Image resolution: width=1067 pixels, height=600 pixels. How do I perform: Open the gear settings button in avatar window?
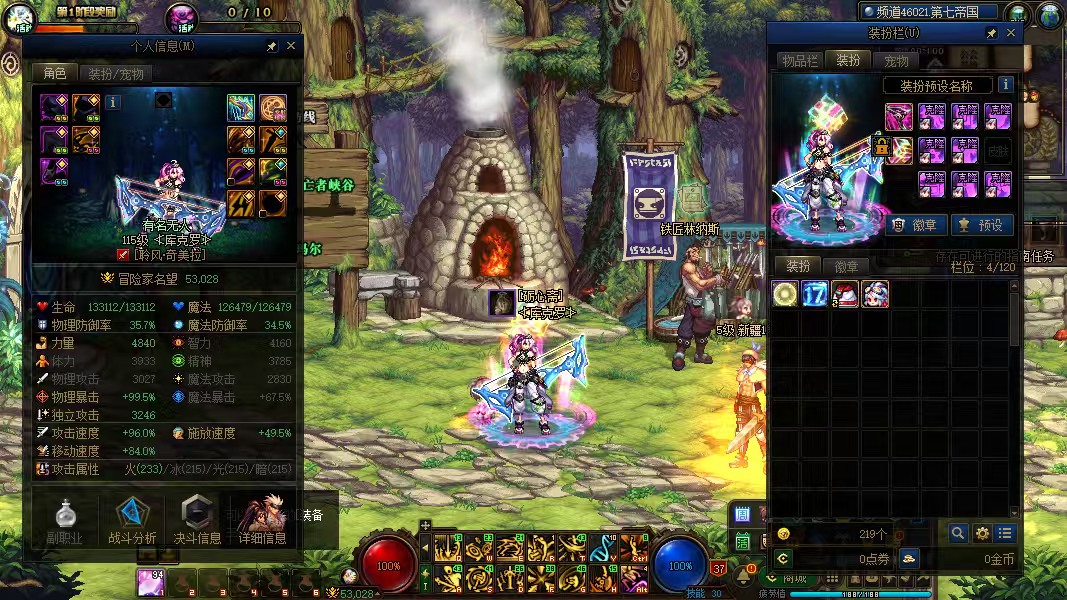[982, 534]
